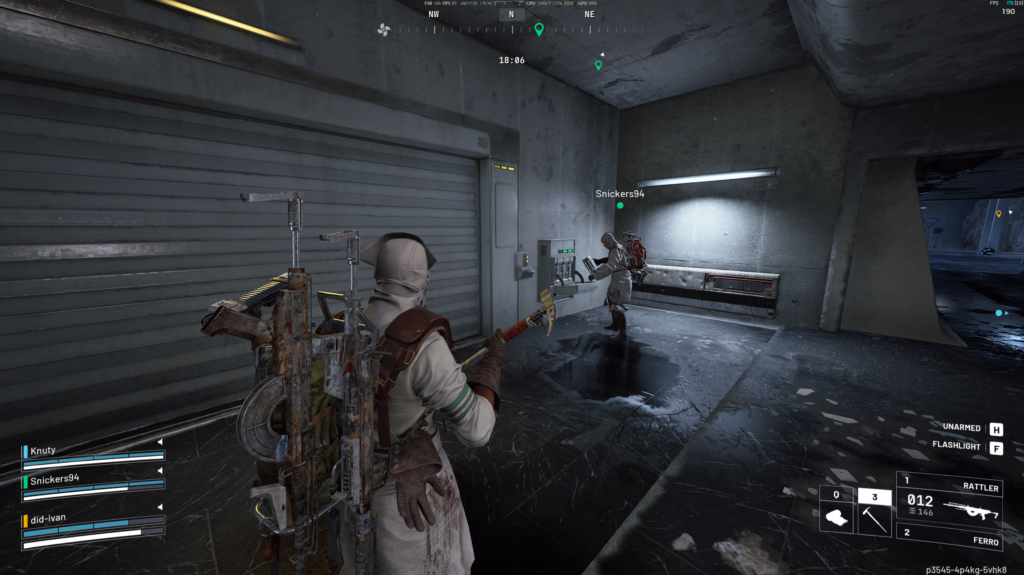Click the speaker icon above did-ivan's name
Screen dimensions: 1024x575
click(159, 509)
